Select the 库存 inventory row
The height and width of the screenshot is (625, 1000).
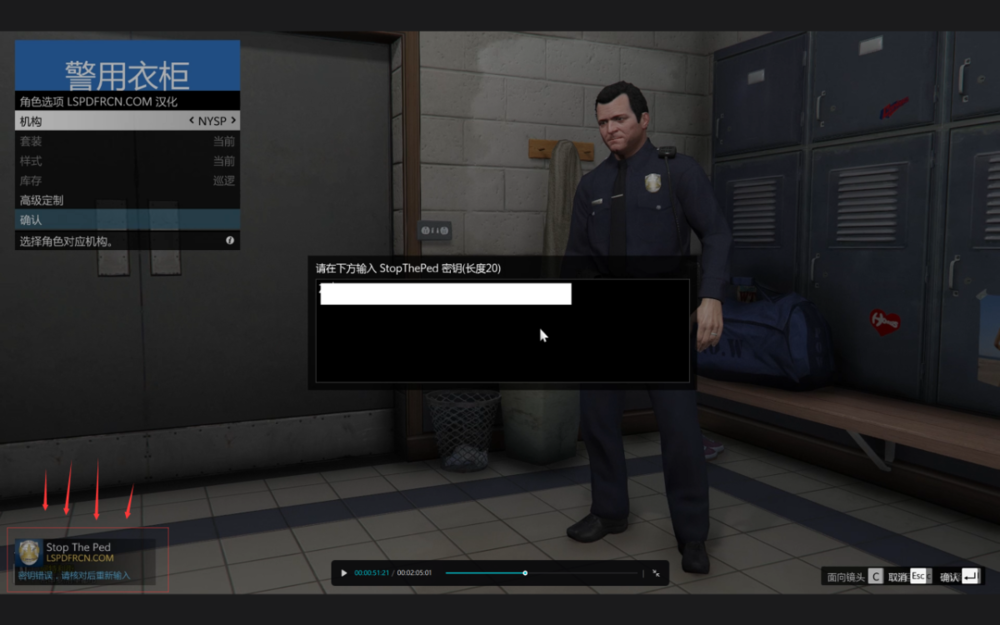100,181
